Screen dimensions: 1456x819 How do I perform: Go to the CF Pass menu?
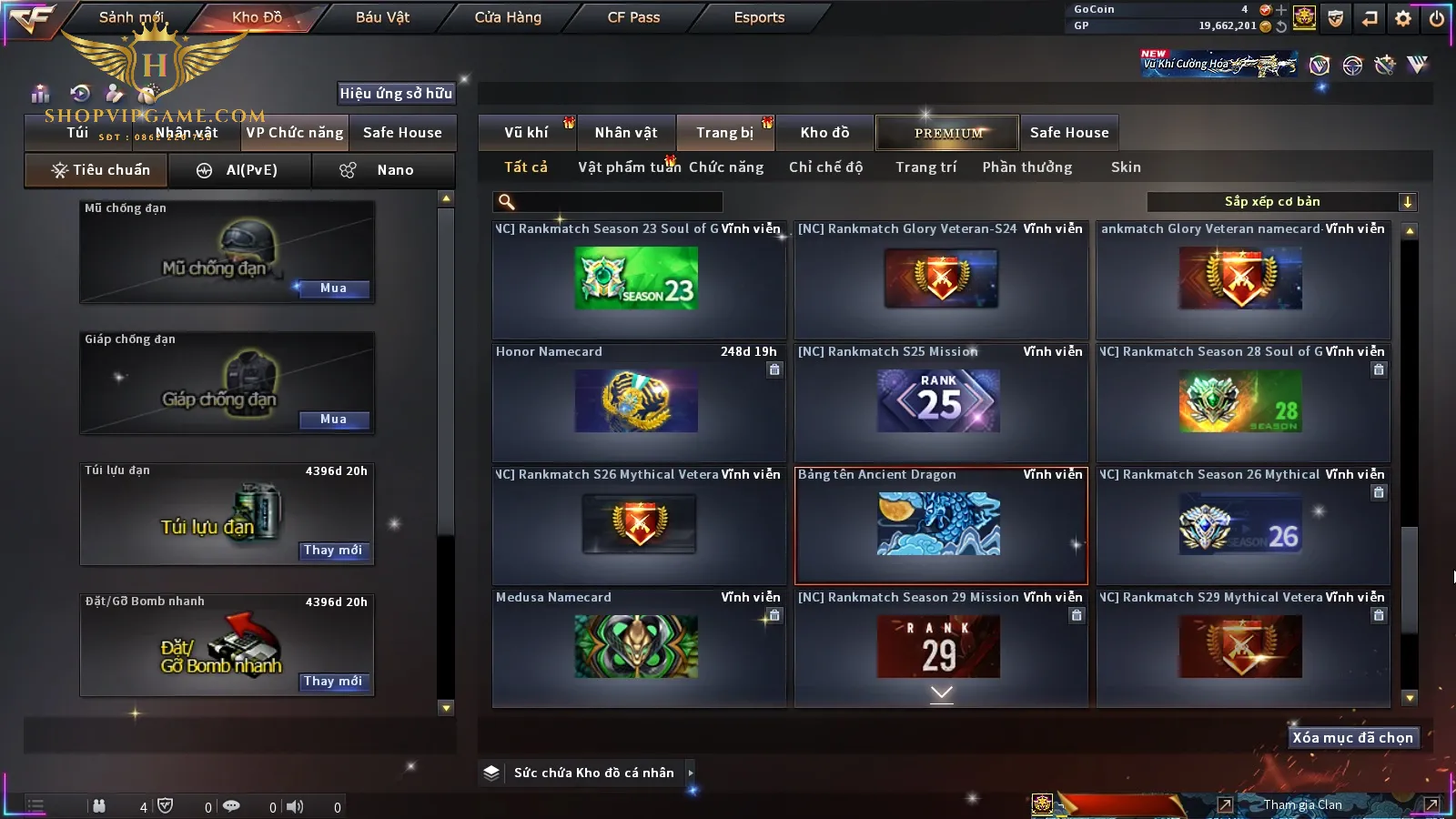coord(633,17)
